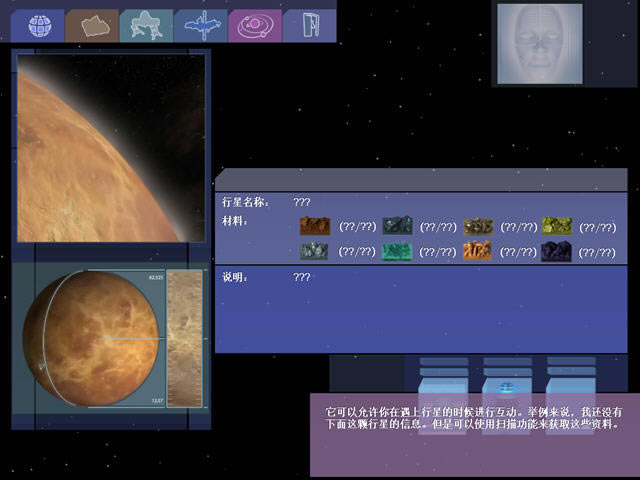Select the teal creature tab
Screen dimensions: 640x480
tap(146, 25)
